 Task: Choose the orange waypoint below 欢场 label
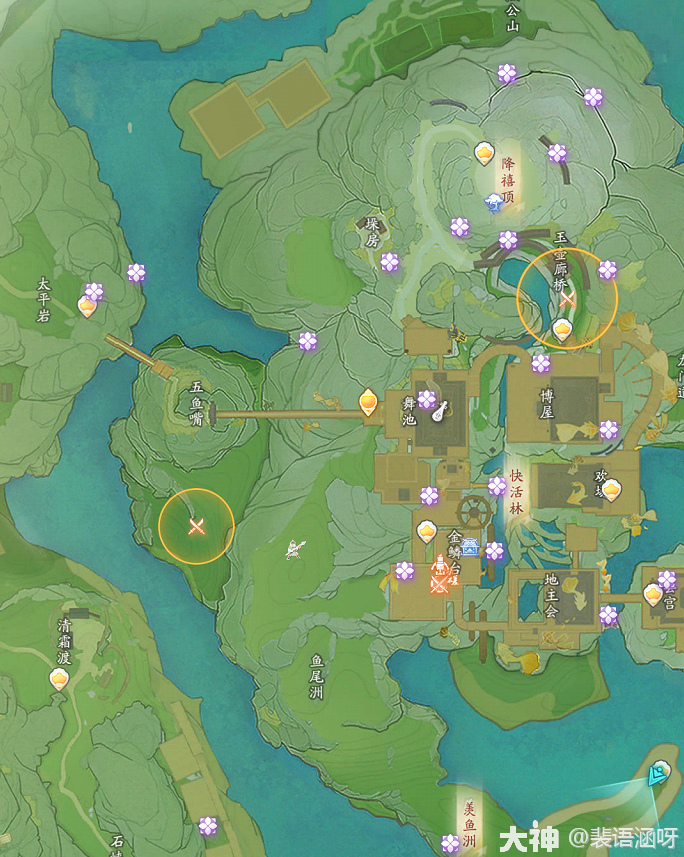tap(611, 489)
